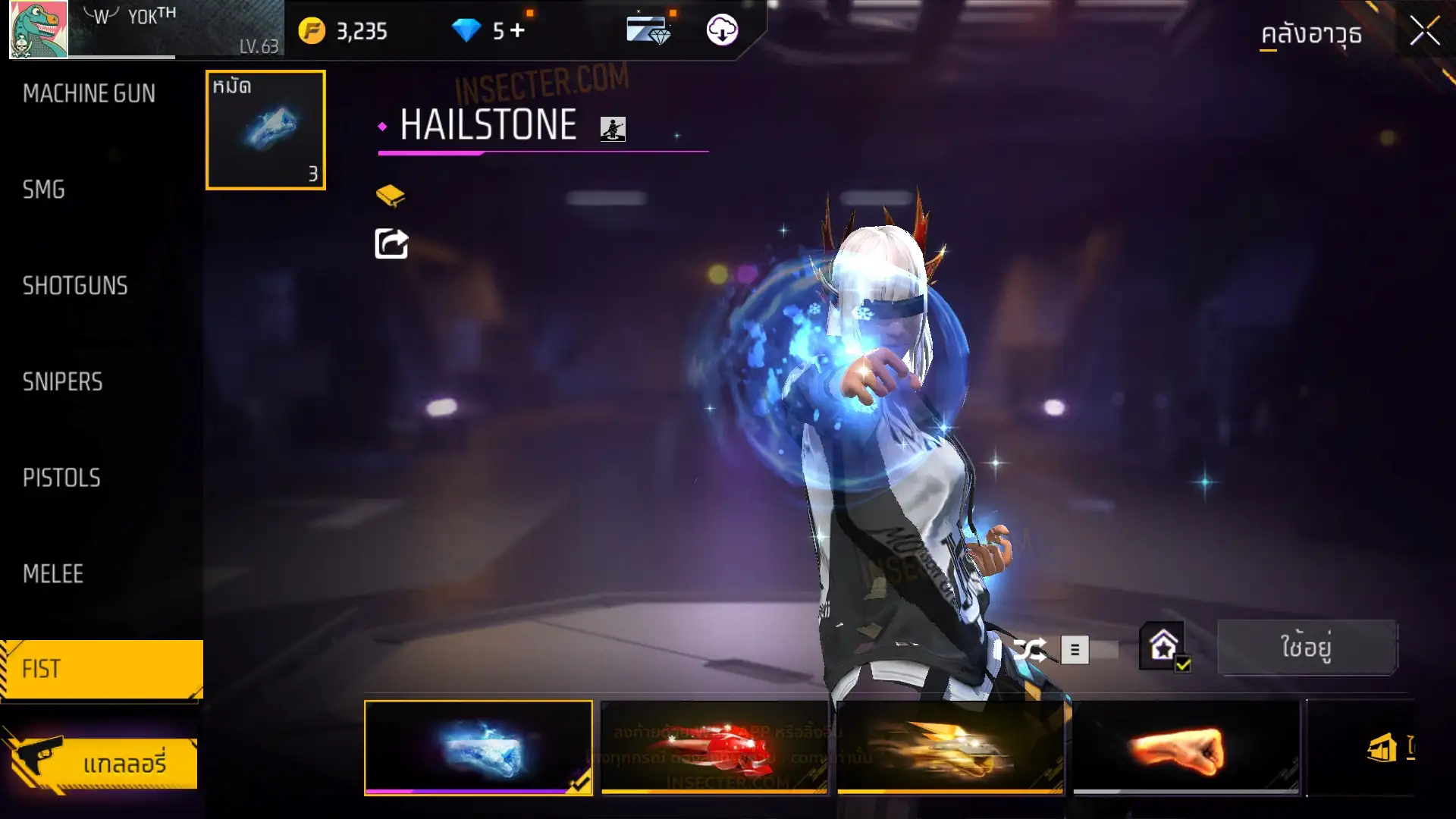
Task: Add diamonds with the plus button
Action: [517, 31]
